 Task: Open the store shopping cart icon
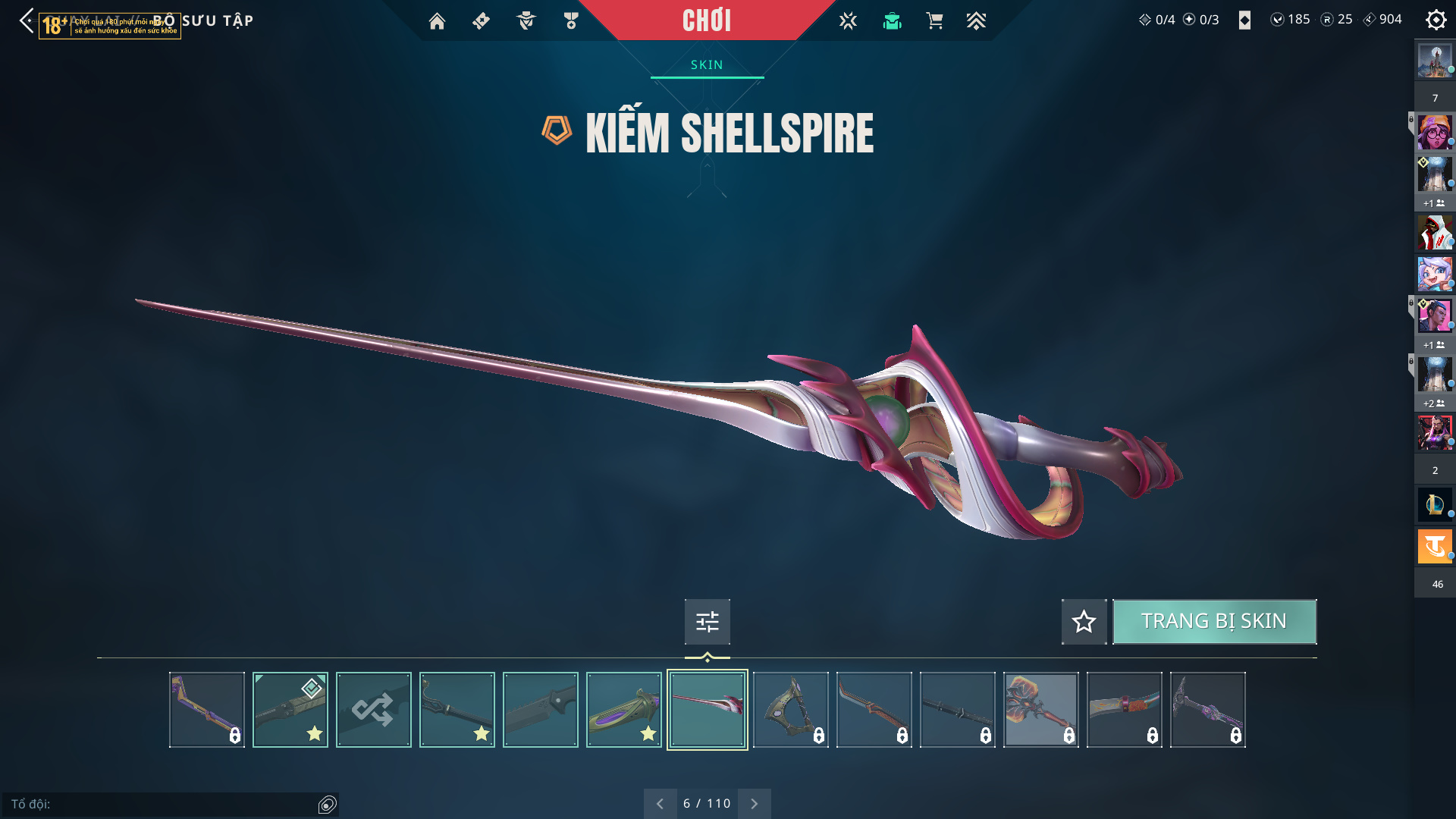(x=934, y=21)
